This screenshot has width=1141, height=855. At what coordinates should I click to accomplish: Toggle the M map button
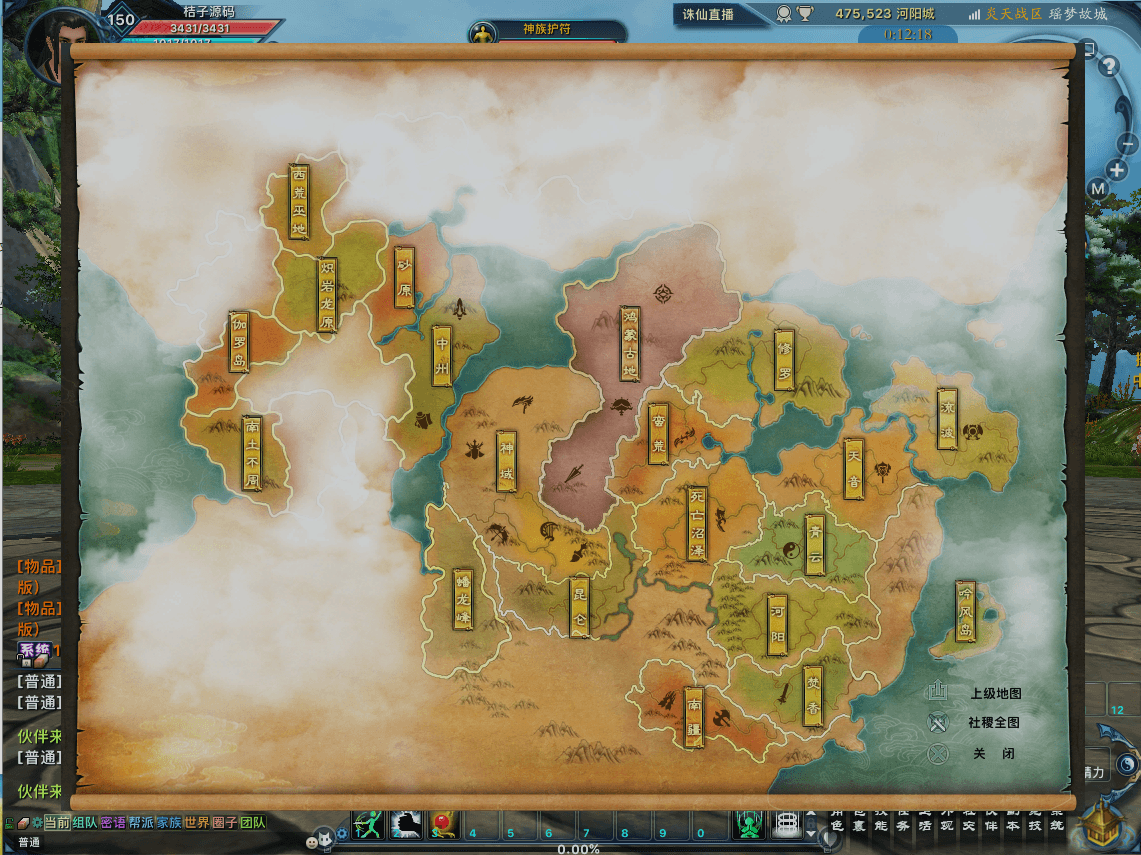coord(1098,188)
